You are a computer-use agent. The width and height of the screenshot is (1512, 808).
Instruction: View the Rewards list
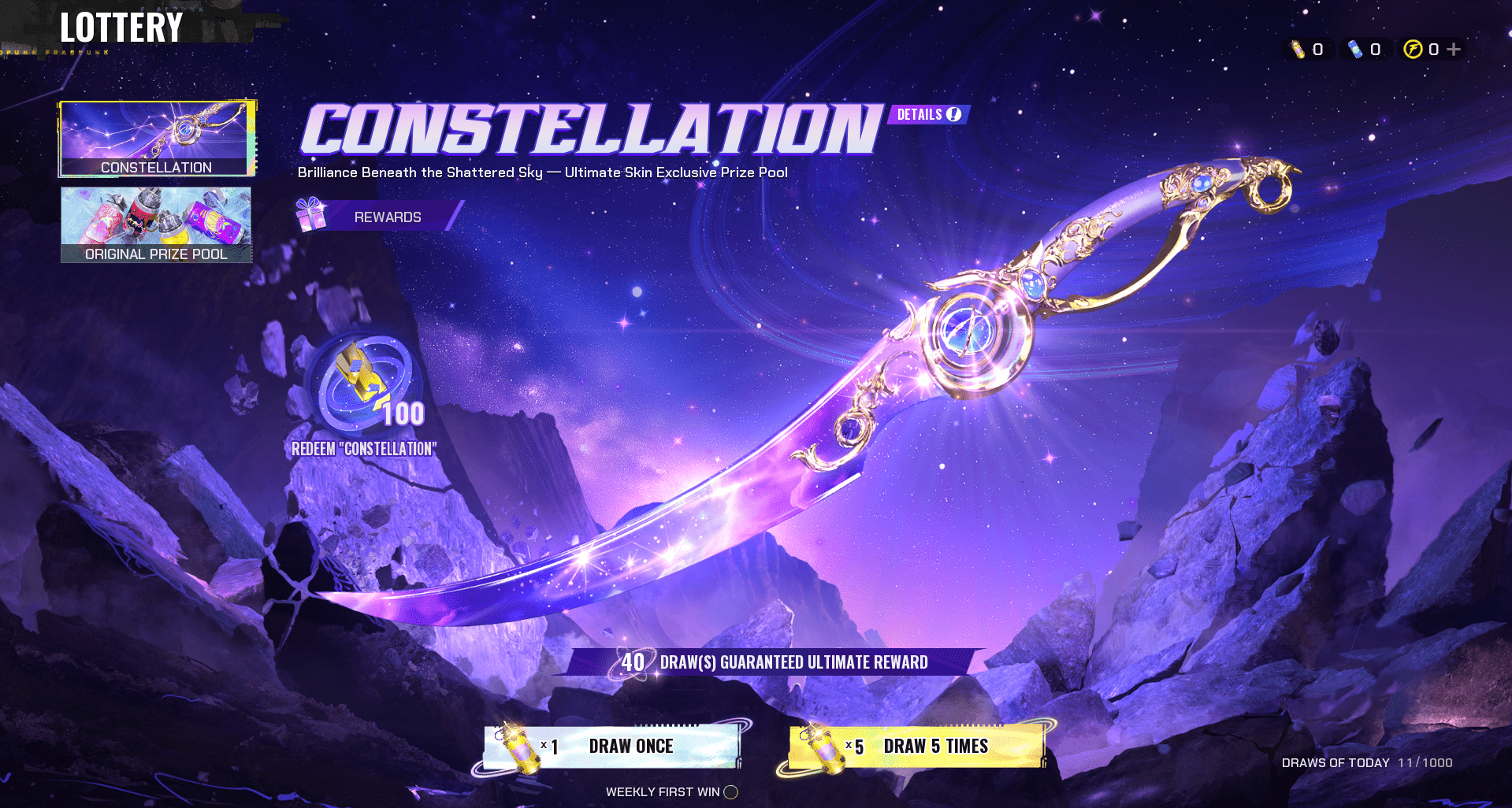click(377, 217)
